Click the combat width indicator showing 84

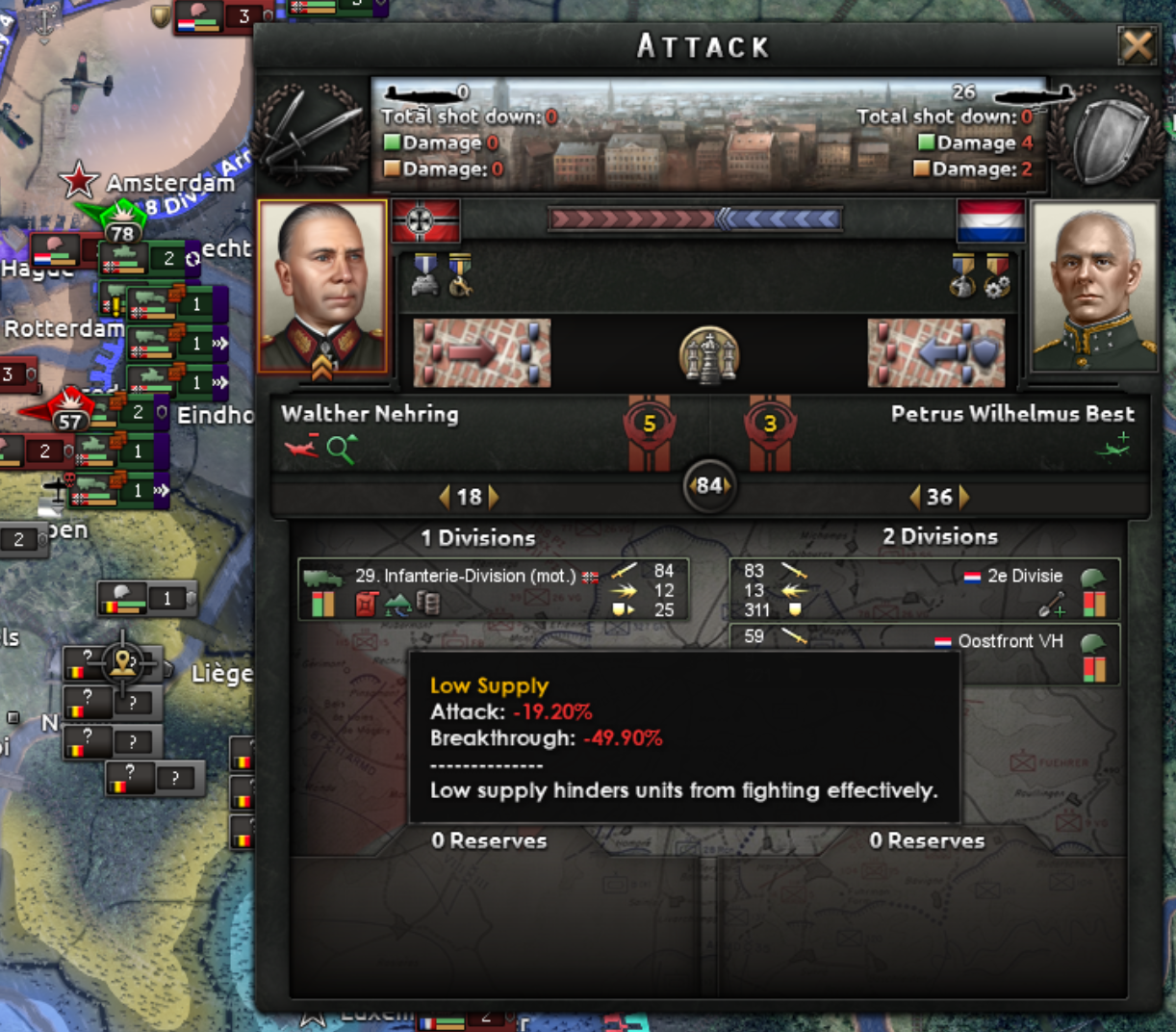tap(709, 485)
